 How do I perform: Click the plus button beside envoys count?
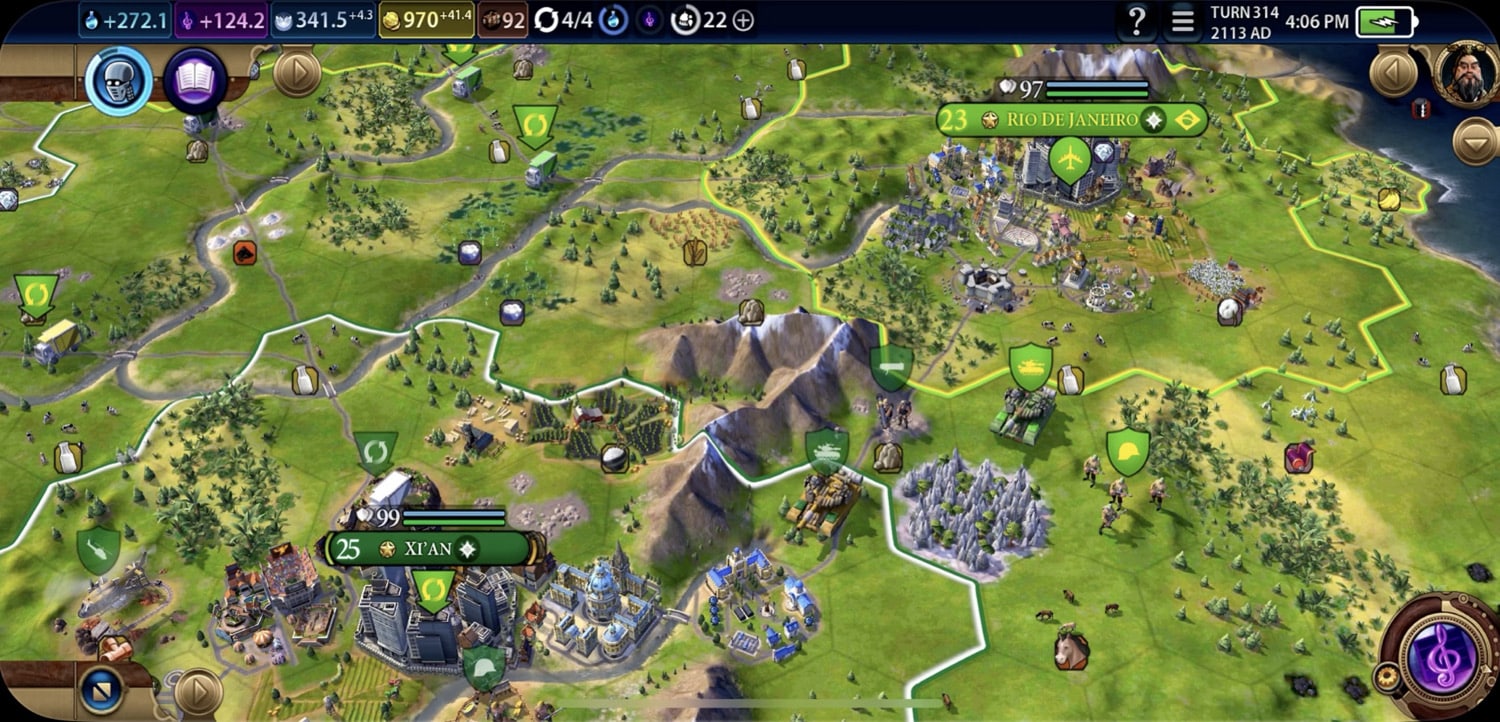[743, 20]
